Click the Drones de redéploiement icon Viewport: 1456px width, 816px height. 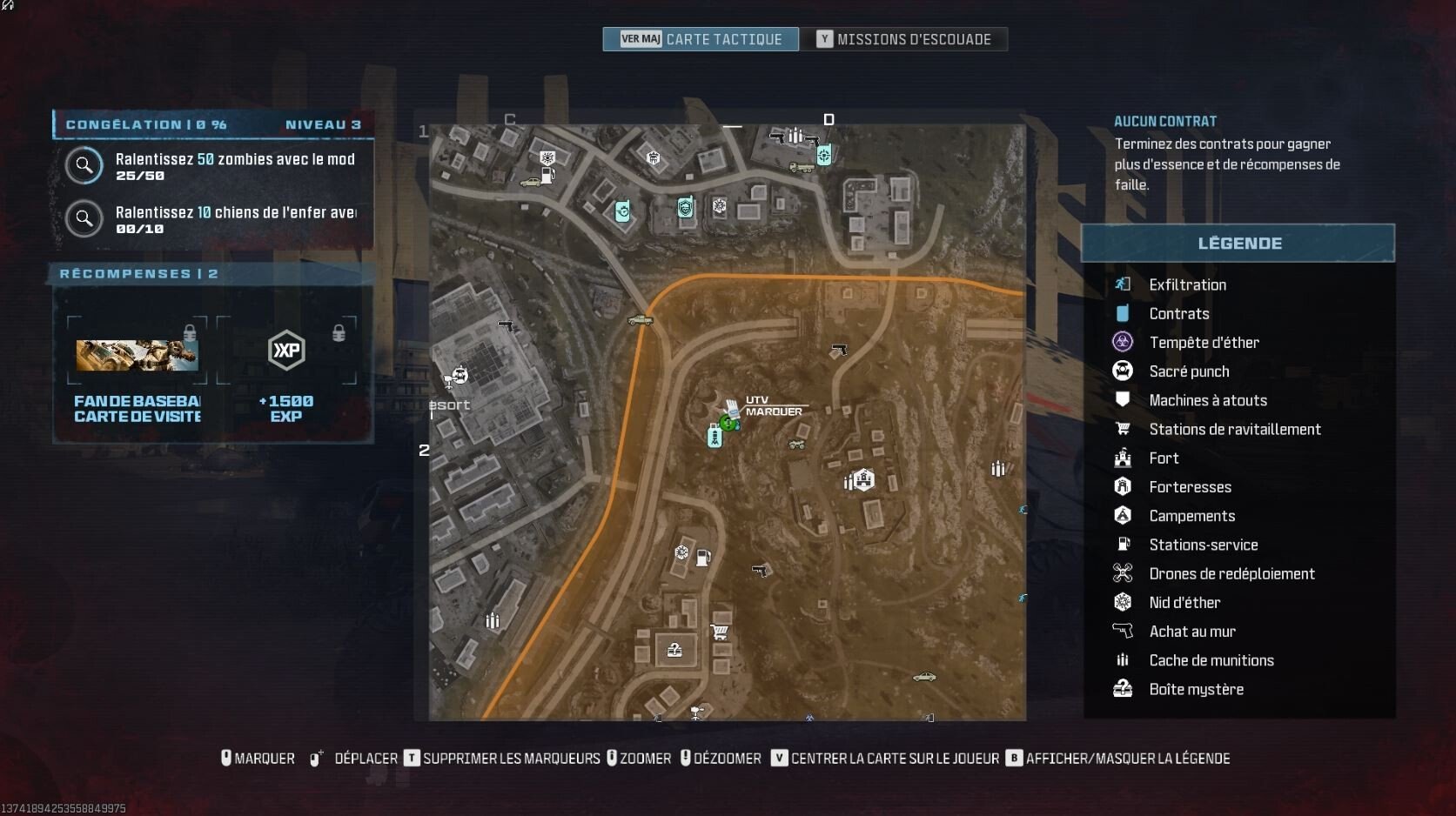pos(1122,573)
